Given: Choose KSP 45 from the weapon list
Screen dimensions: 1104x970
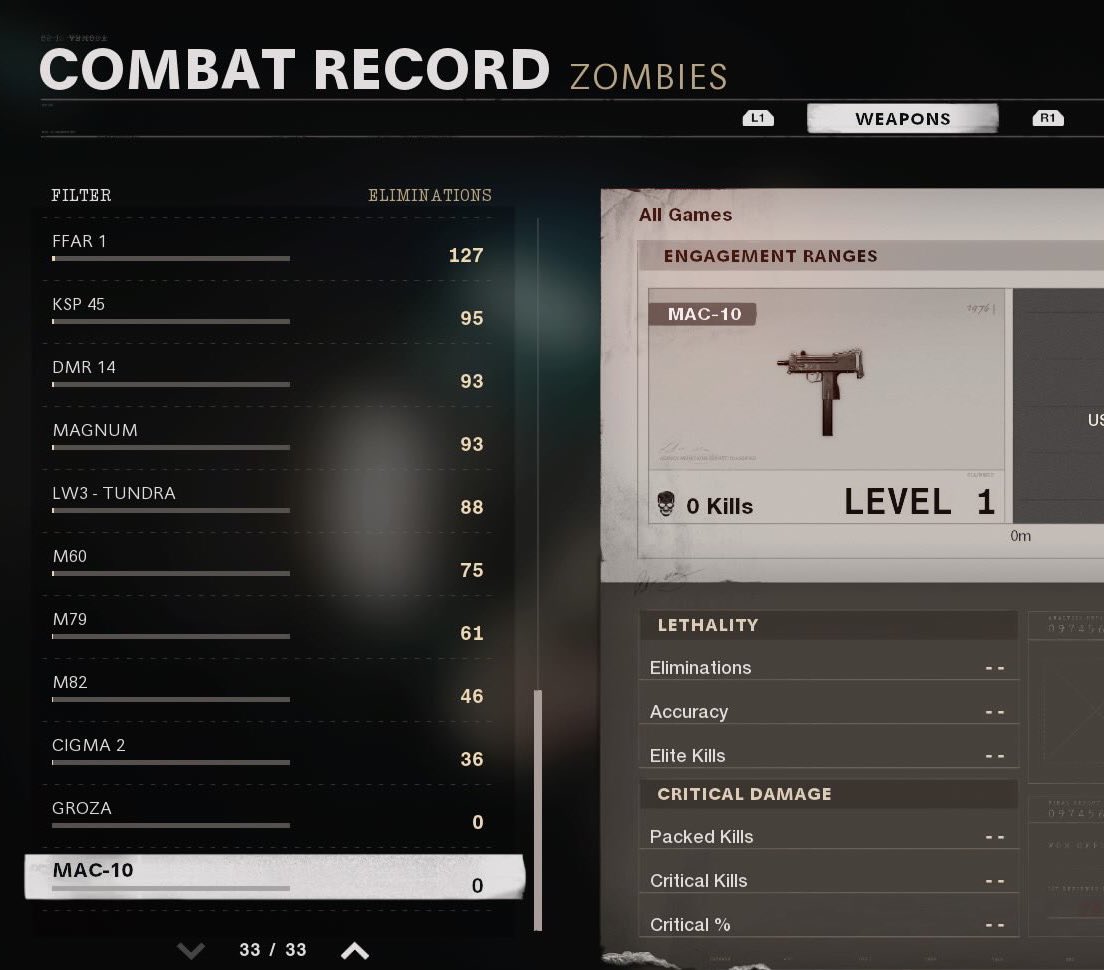Looking at the screenshot, I should [270, 312].
